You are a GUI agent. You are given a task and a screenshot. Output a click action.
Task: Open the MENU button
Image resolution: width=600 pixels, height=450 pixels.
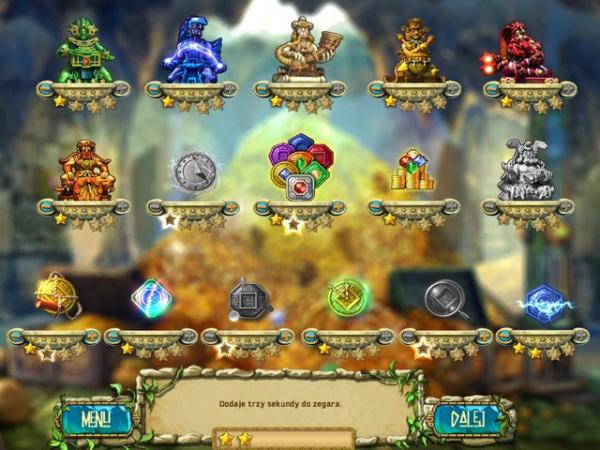[96, 418]
